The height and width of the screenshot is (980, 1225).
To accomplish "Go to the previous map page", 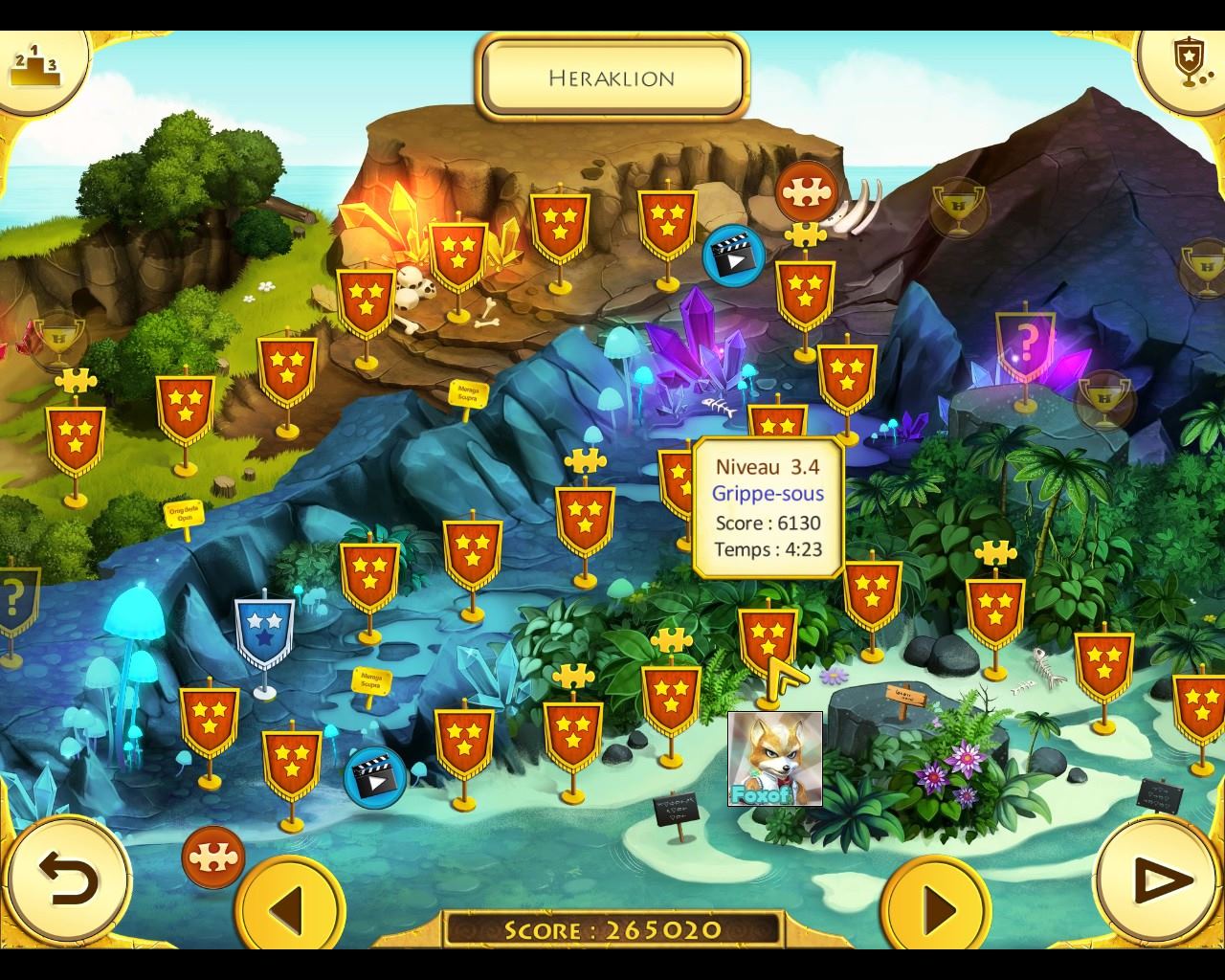I will click(x=290, y=905).
